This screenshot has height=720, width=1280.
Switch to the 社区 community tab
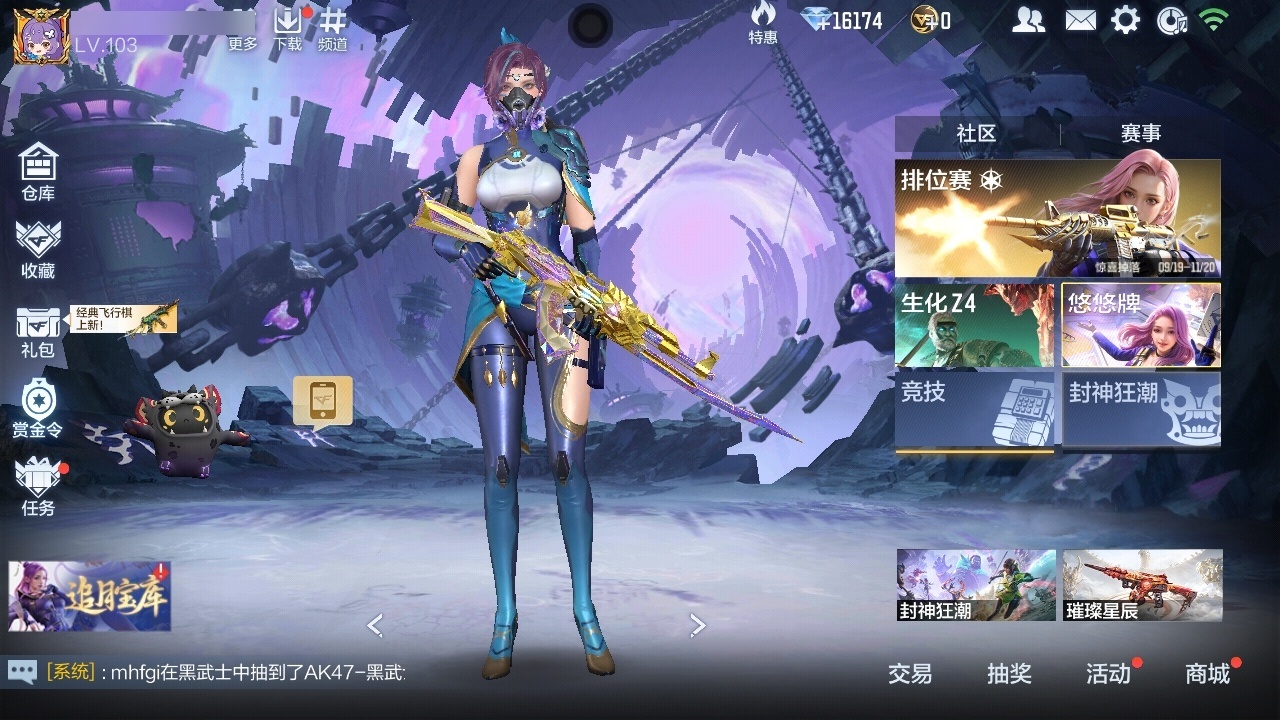click(x=976, y=133)
